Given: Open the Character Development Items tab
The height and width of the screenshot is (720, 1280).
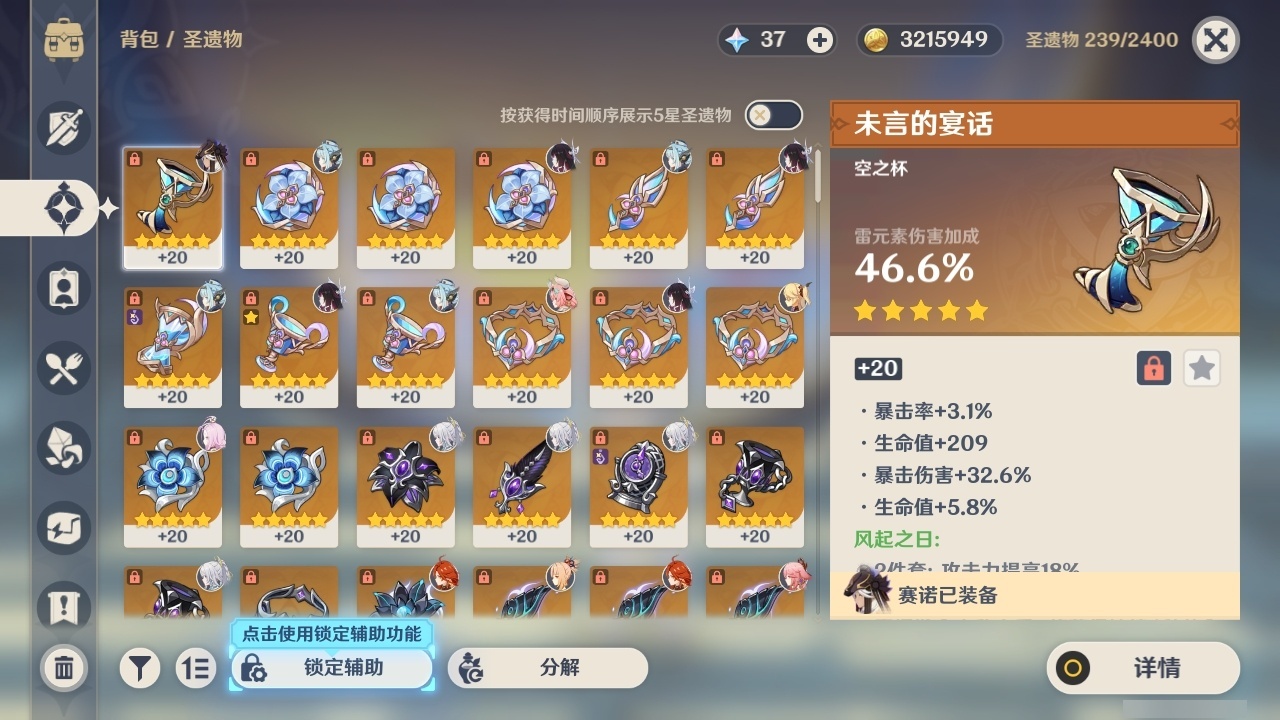Looking at the screenshot, I should tap(63, 448).
